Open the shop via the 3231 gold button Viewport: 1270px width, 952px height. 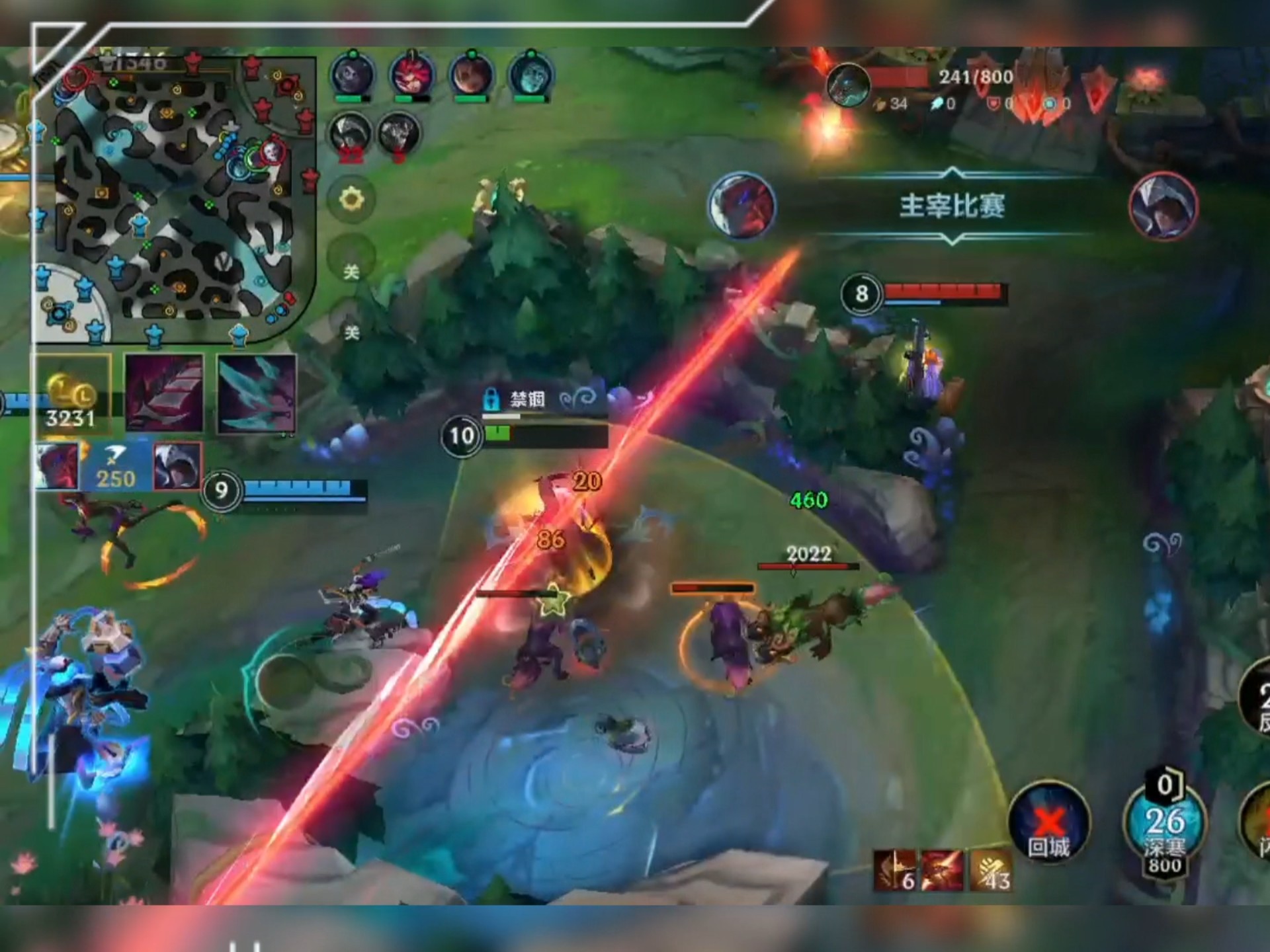(x=71, y=395)
